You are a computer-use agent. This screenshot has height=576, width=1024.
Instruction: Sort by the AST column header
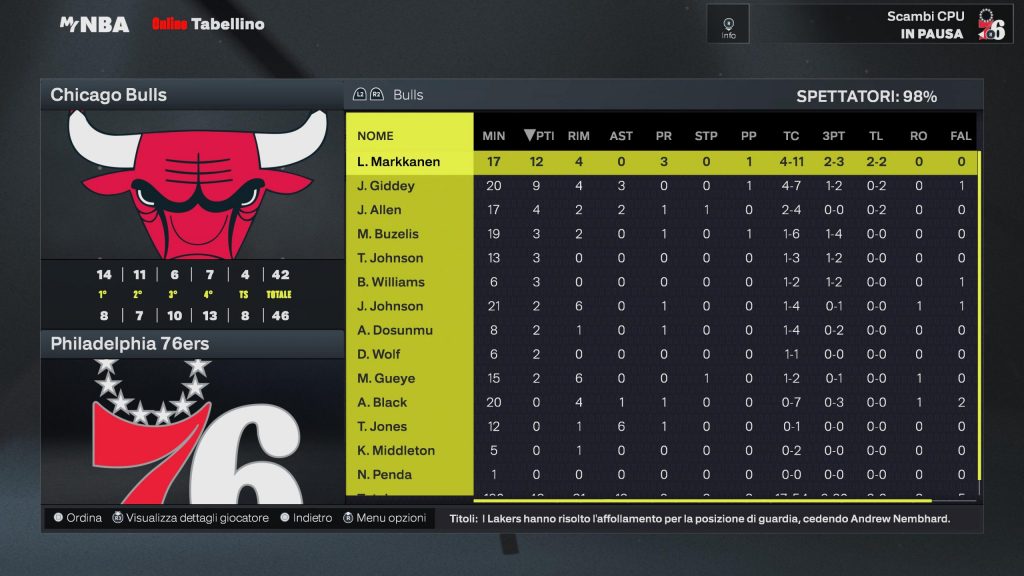coord(621,136)
